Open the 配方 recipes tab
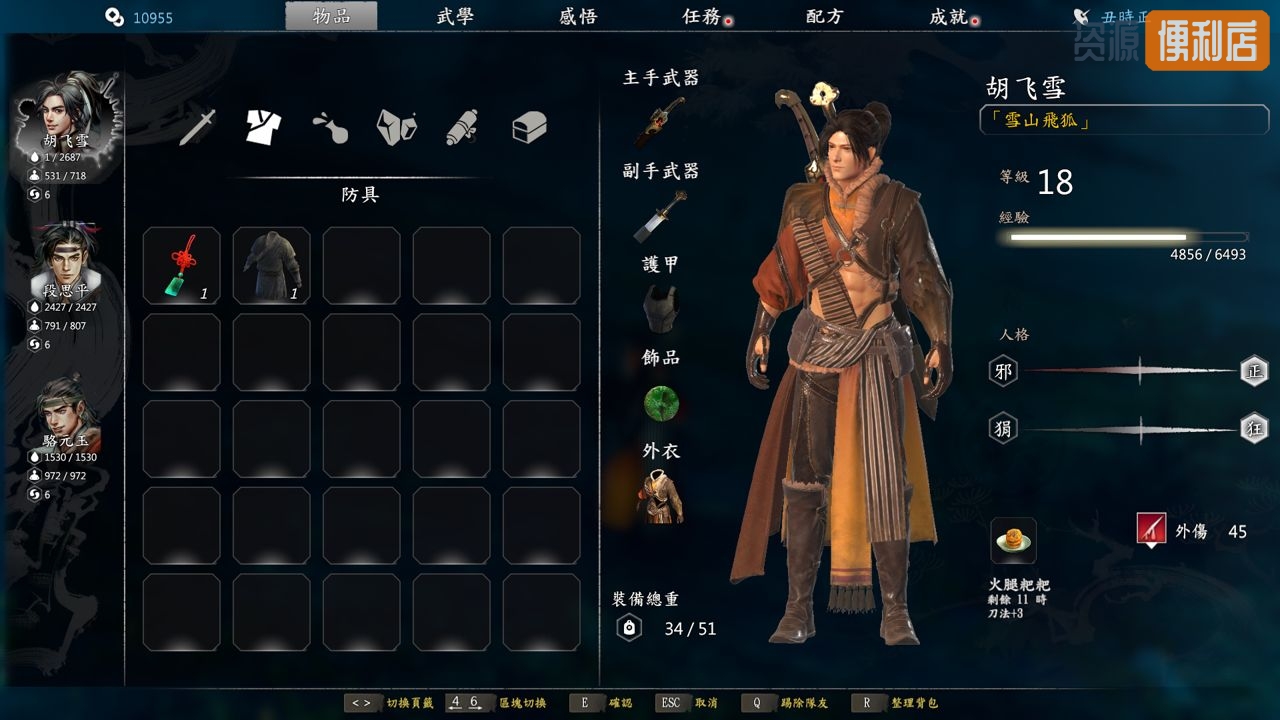Viewport: 1280px width, 720px height. coord(825,17)
